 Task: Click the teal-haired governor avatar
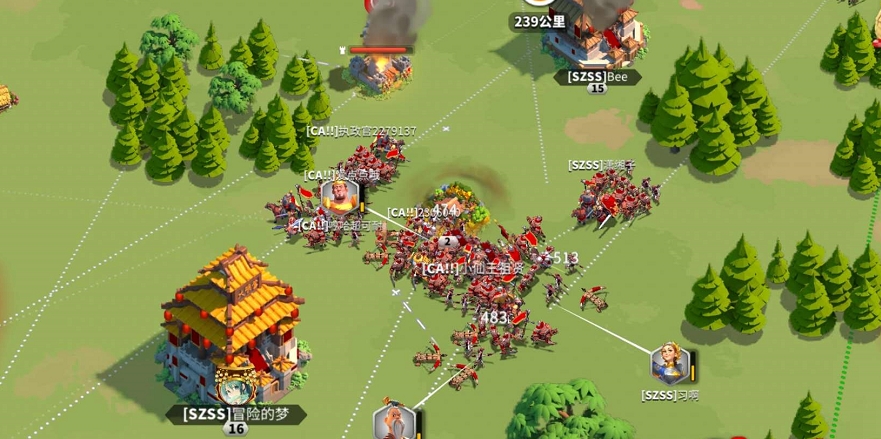pos(235,387)
